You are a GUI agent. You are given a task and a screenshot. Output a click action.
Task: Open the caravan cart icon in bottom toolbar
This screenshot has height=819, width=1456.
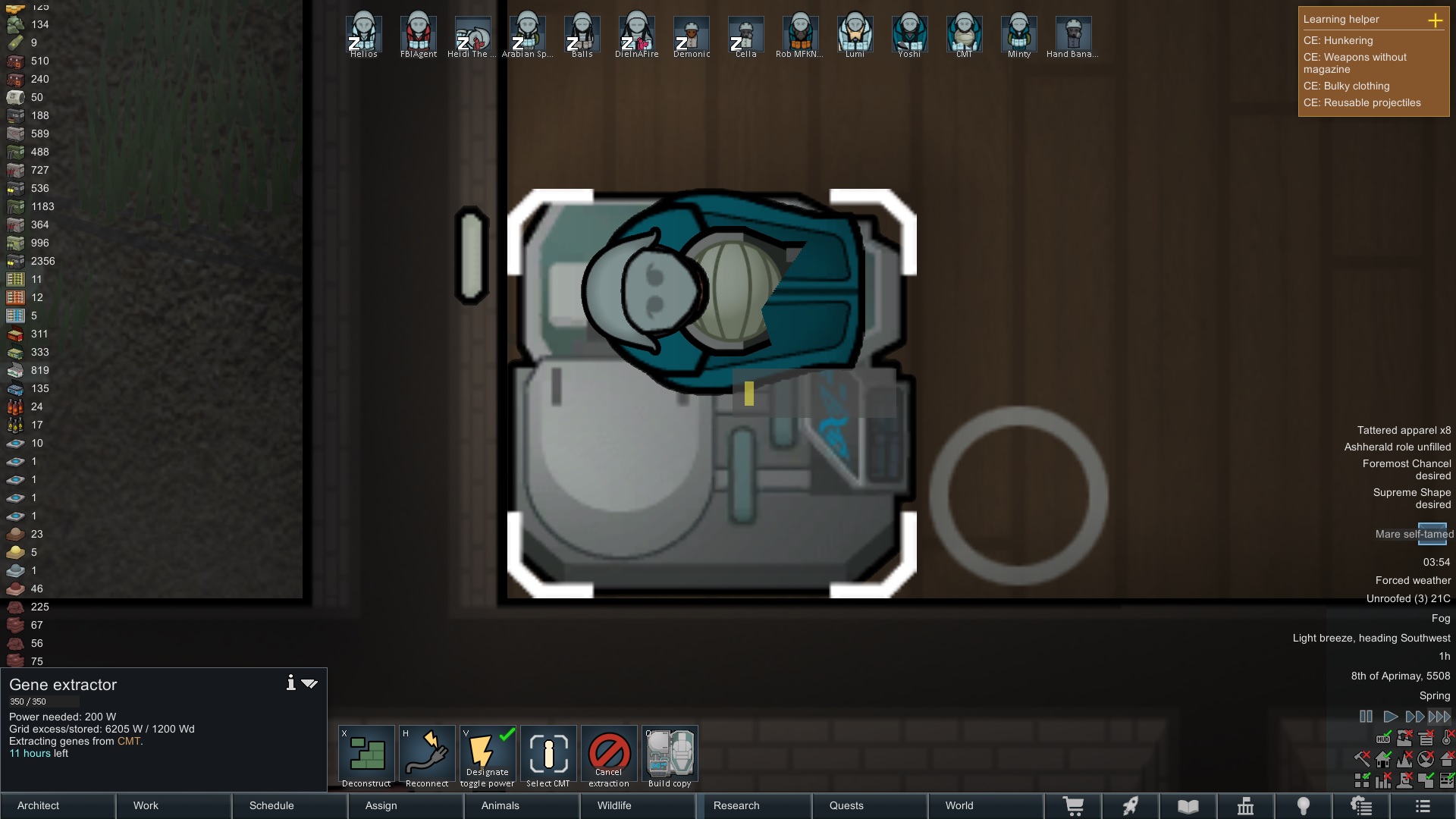[x=1075, y=805]
